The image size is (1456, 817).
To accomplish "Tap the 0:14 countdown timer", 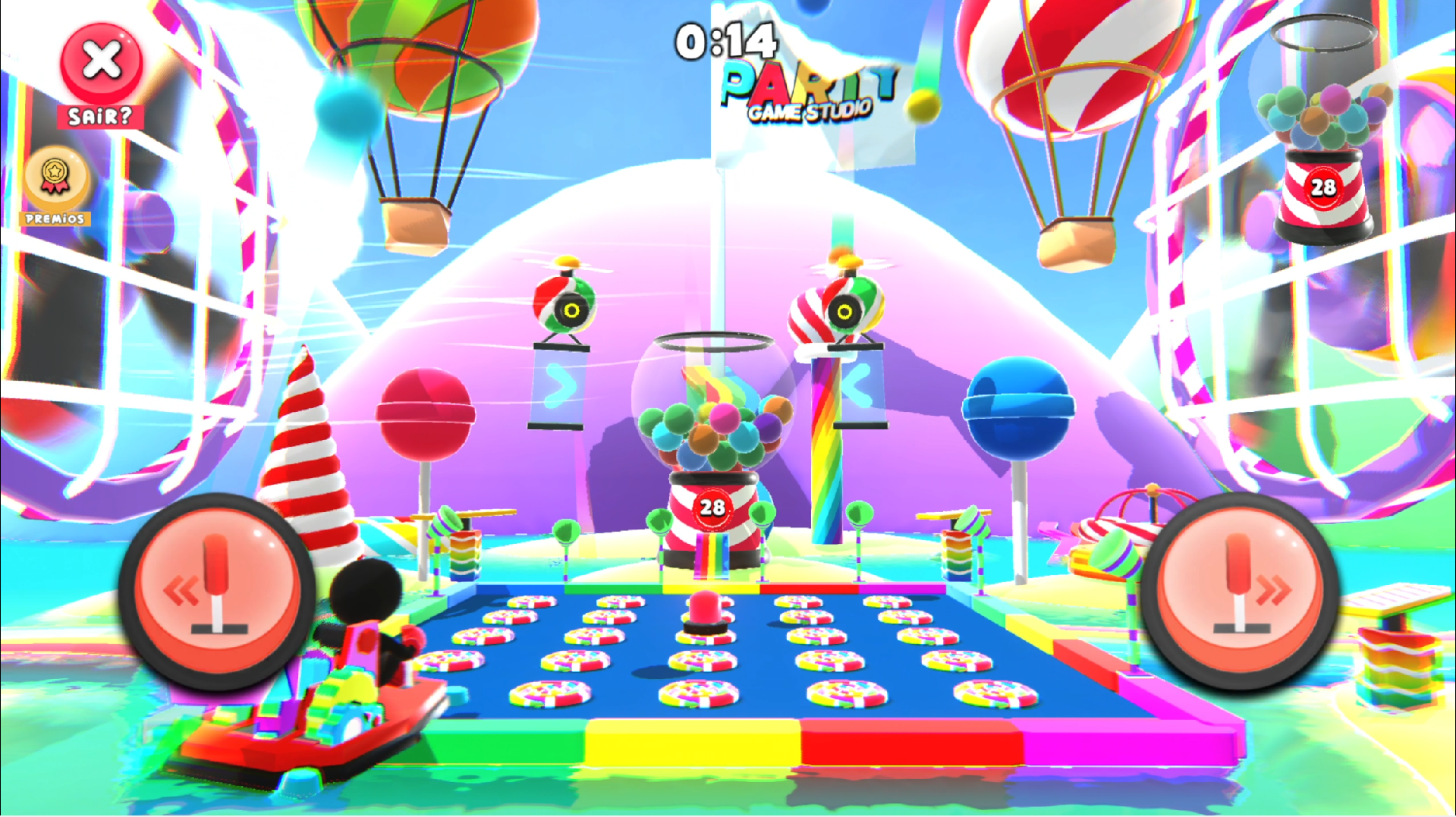I will [x=726, y=41].
